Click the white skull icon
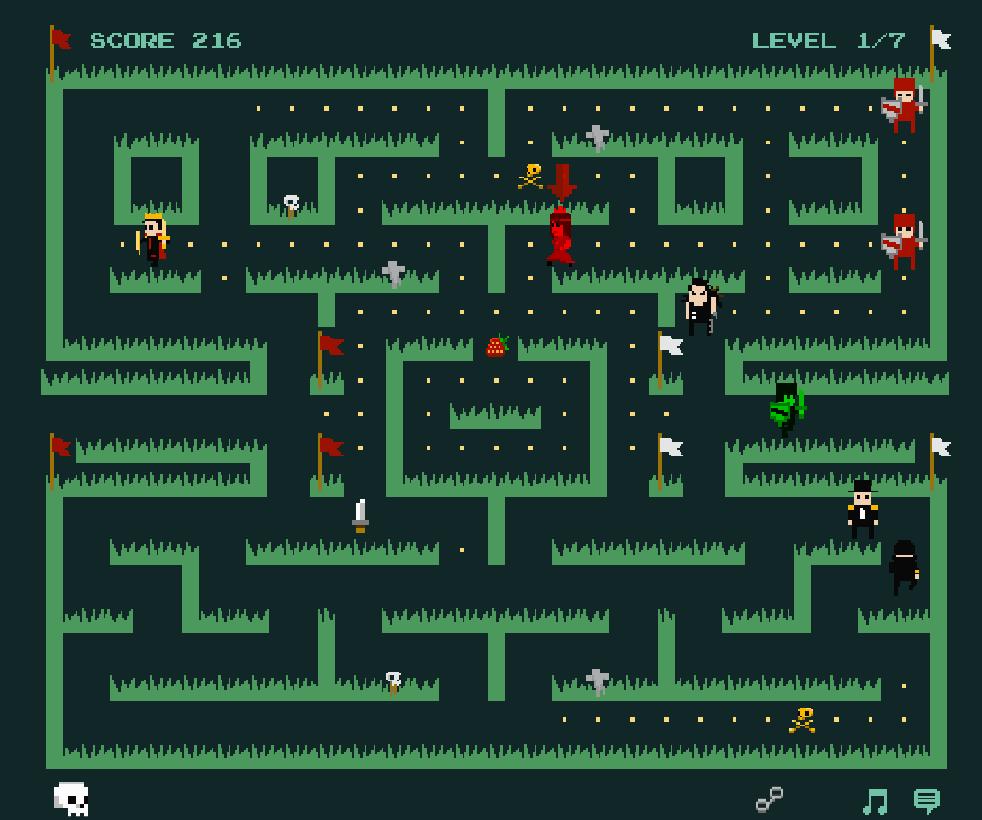The image size is (982, 820). click(71, 799)
